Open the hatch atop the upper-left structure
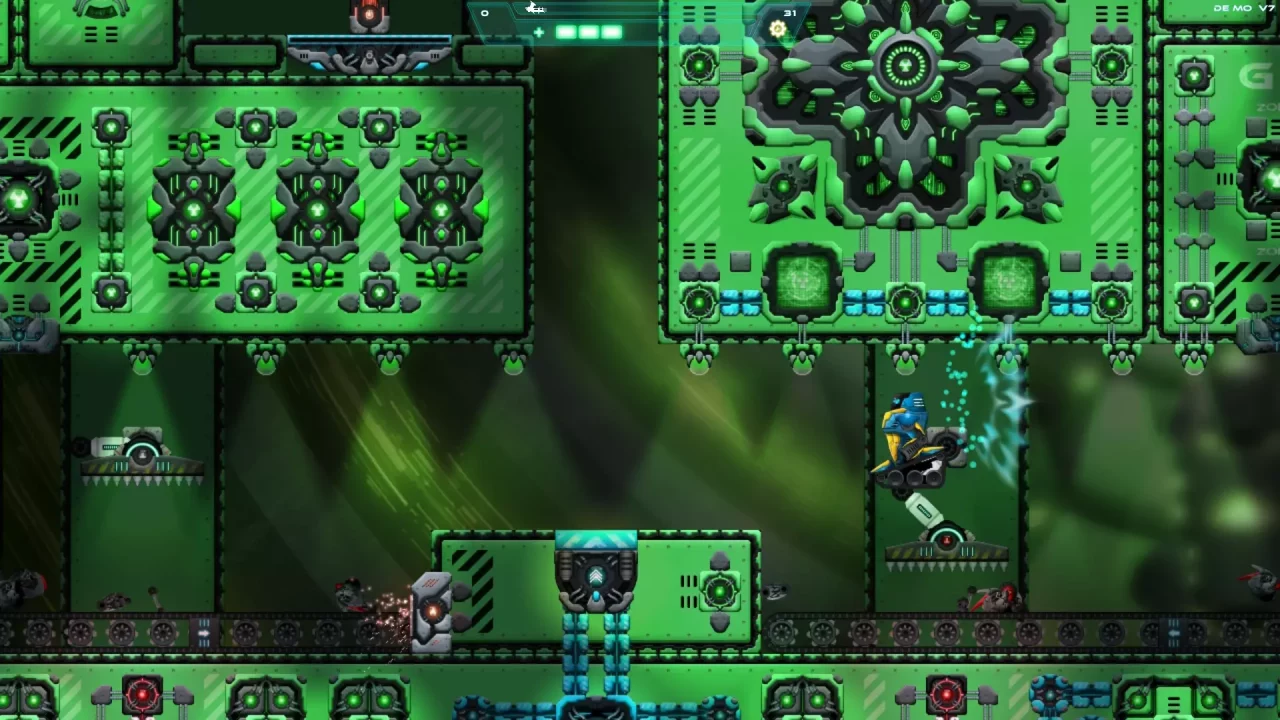The image size is (1280, 720). [100, 12]
